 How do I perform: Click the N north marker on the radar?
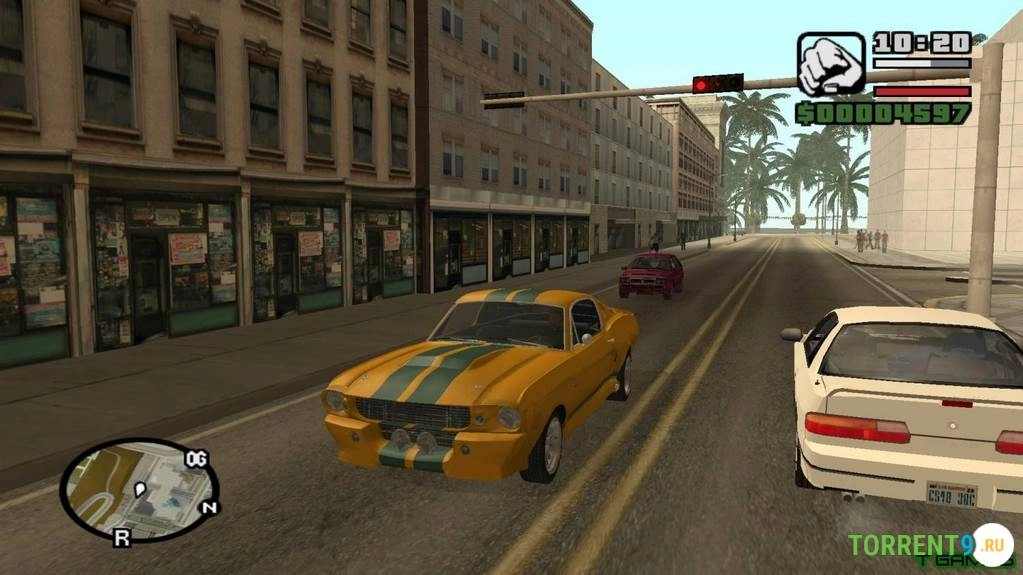click(209, 508)
